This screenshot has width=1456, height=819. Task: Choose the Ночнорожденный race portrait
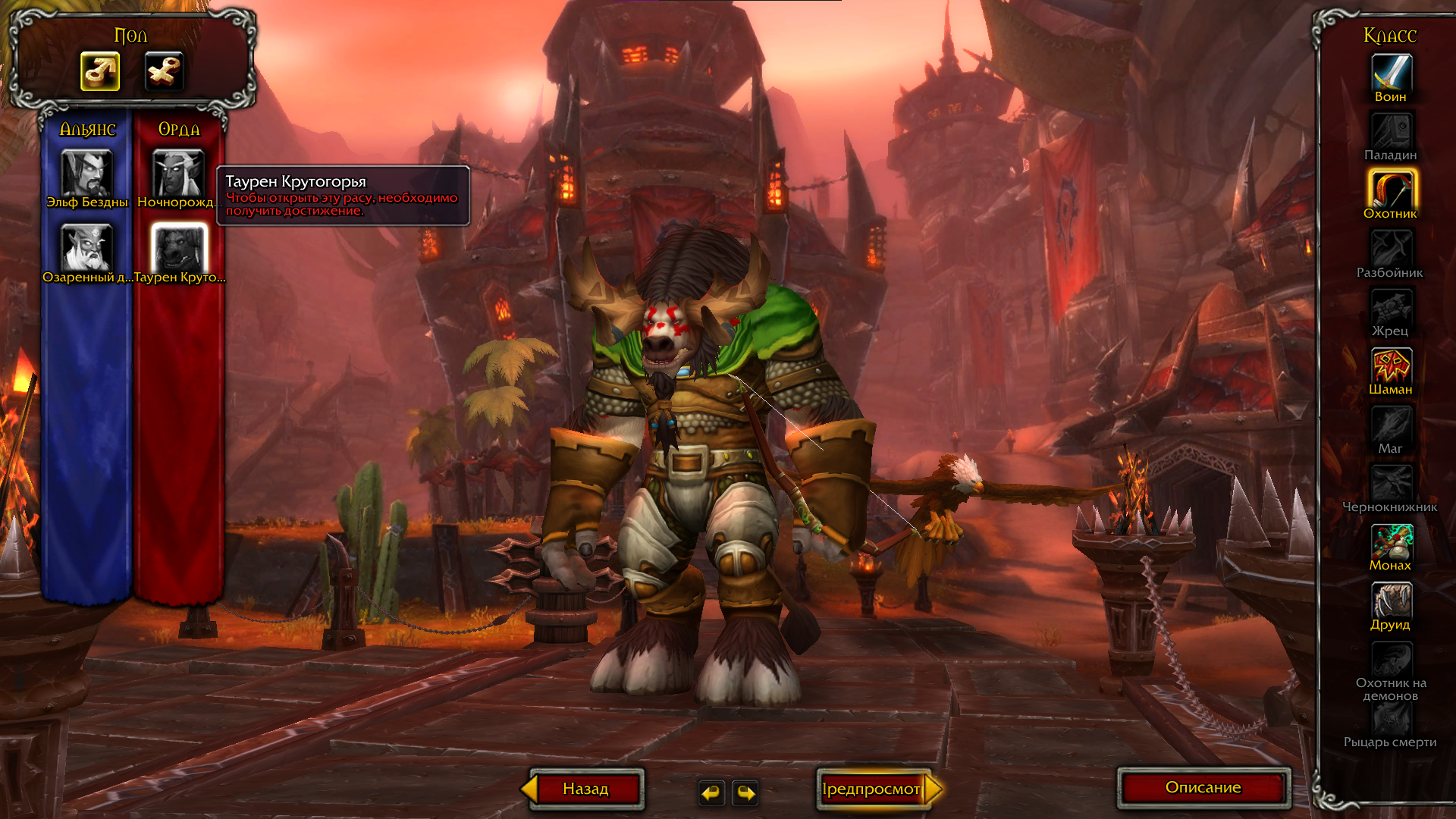coord(178,174)
